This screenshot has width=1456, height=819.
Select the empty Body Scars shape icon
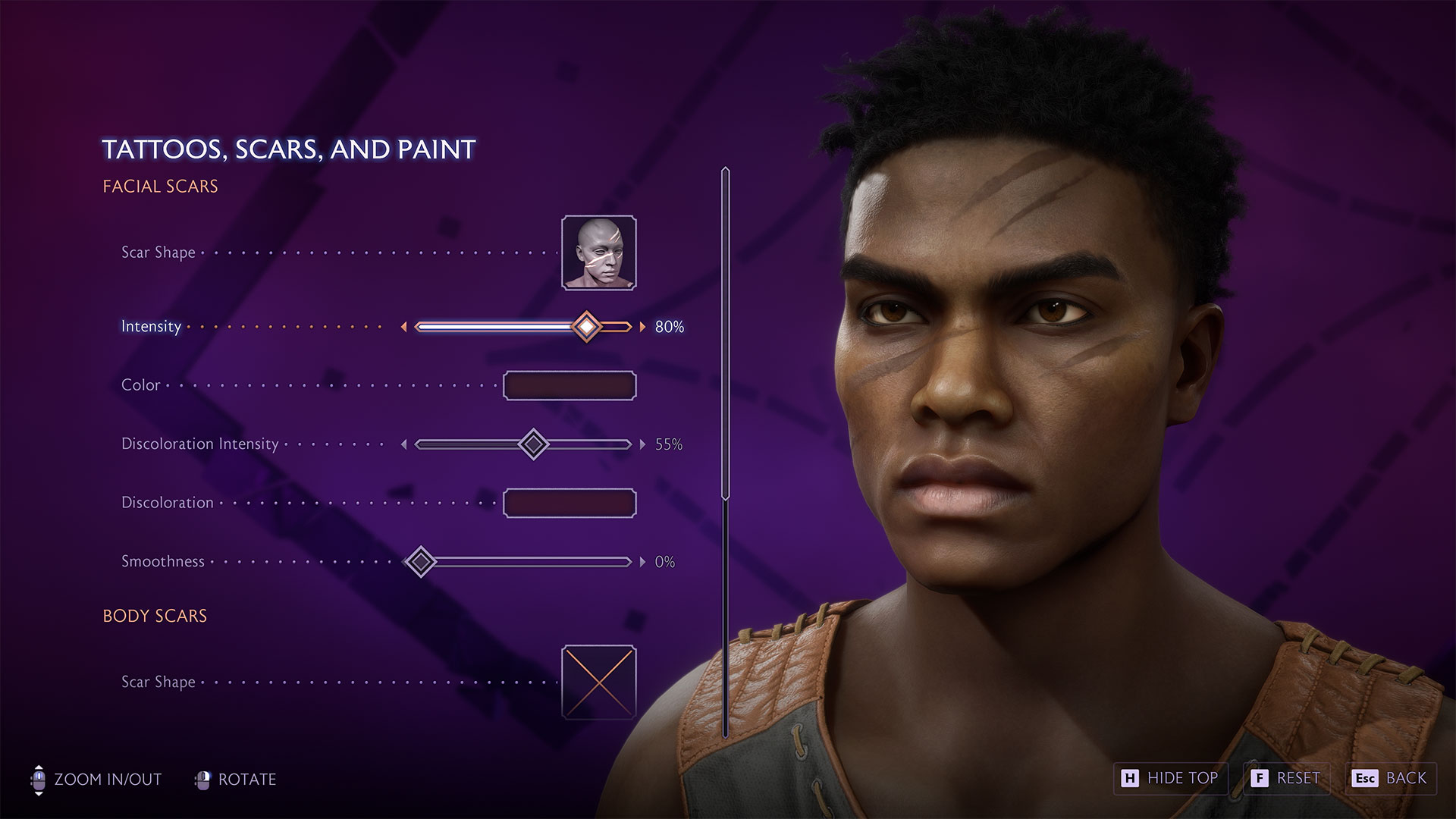[x=598, y=681]
